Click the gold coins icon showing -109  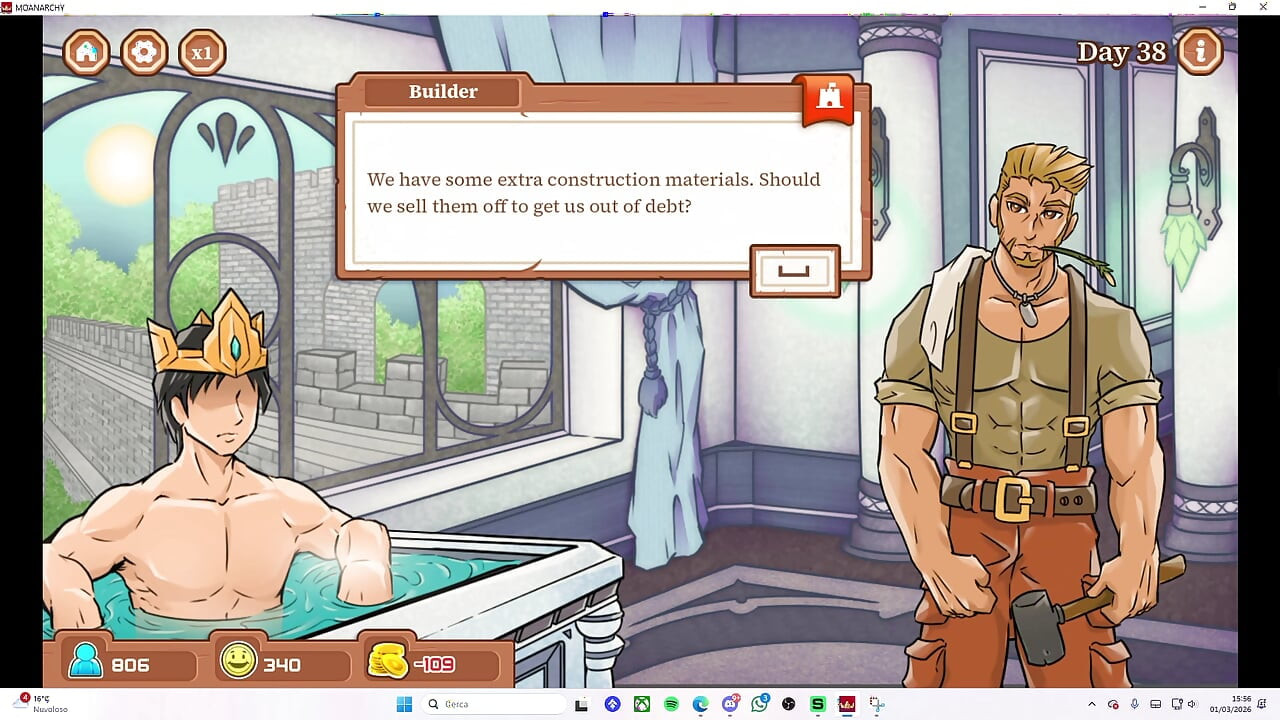[x=387, y=660]
